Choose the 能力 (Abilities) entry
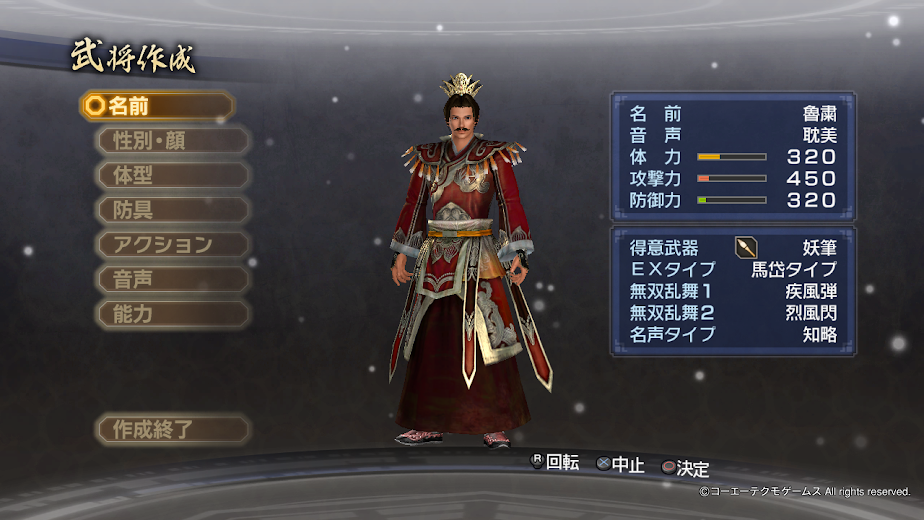Screen dimensions: 924x520 (172, 313)
